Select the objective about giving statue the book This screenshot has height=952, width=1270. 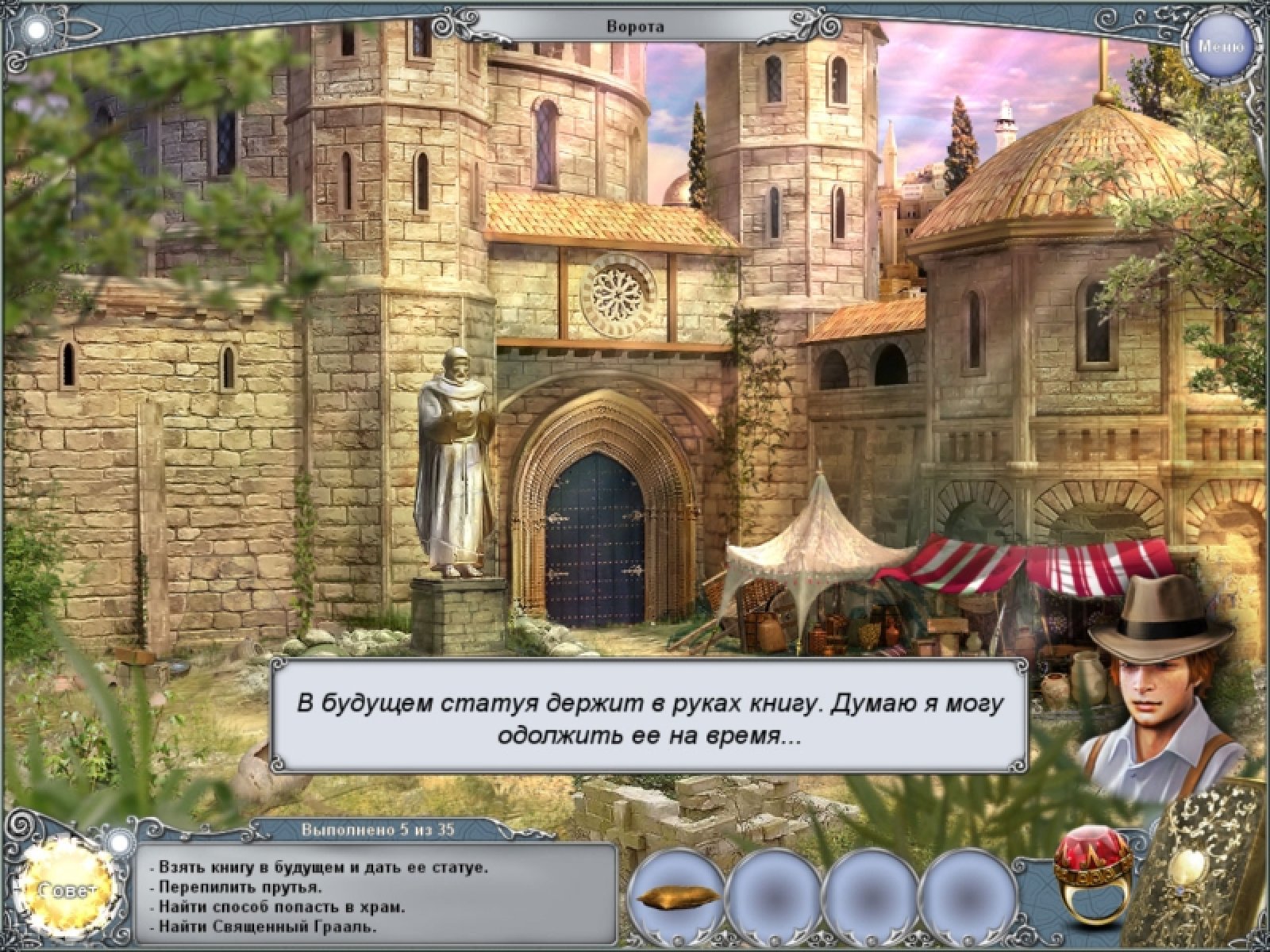tap(324, 868)
